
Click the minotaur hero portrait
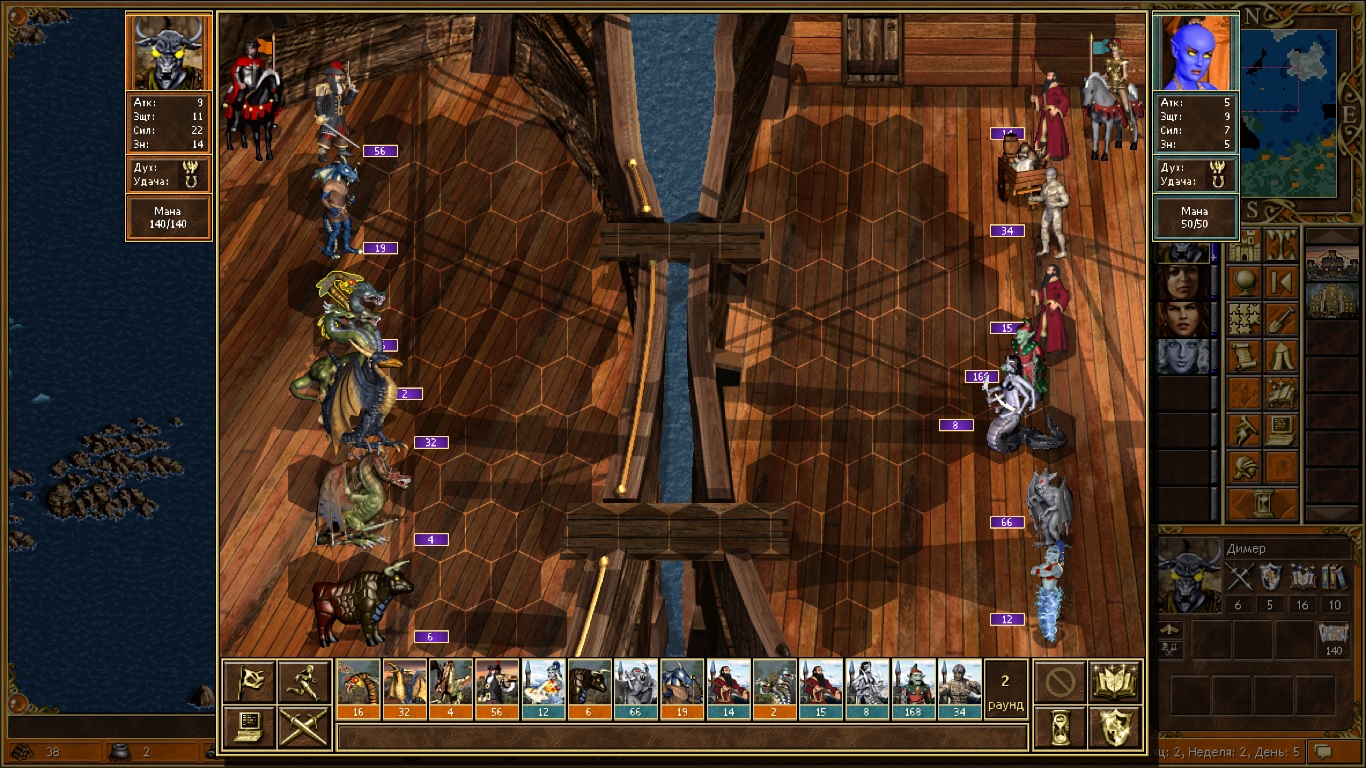click(169, 52)
